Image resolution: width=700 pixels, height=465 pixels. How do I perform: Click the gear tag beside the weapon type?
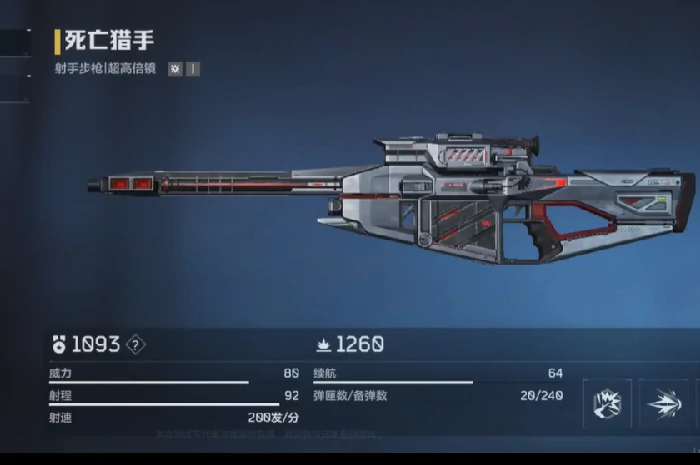pyautogui.click(x=175, y=70)
